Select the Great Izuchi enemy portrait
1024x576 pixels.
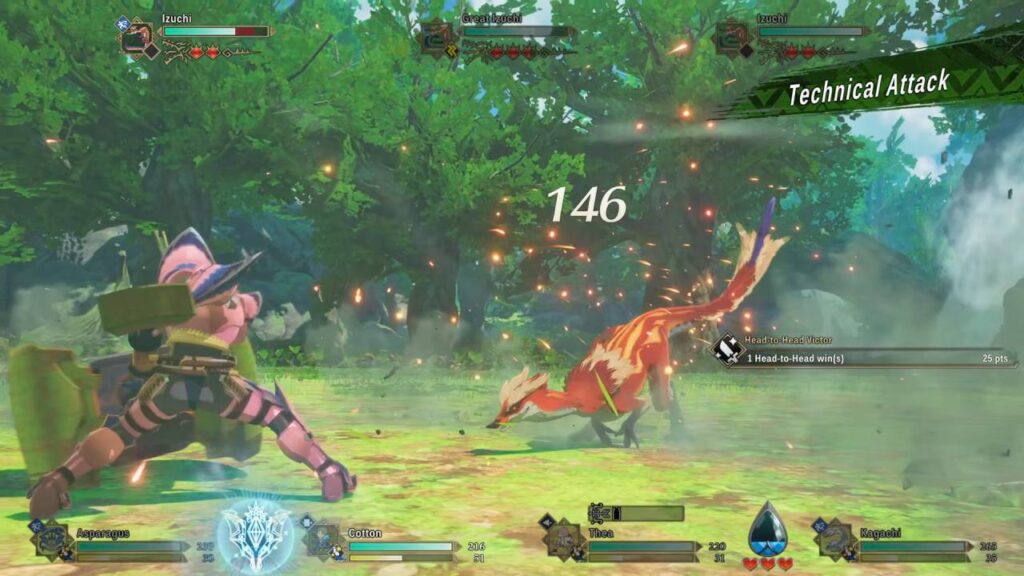(x=438, y=36)
